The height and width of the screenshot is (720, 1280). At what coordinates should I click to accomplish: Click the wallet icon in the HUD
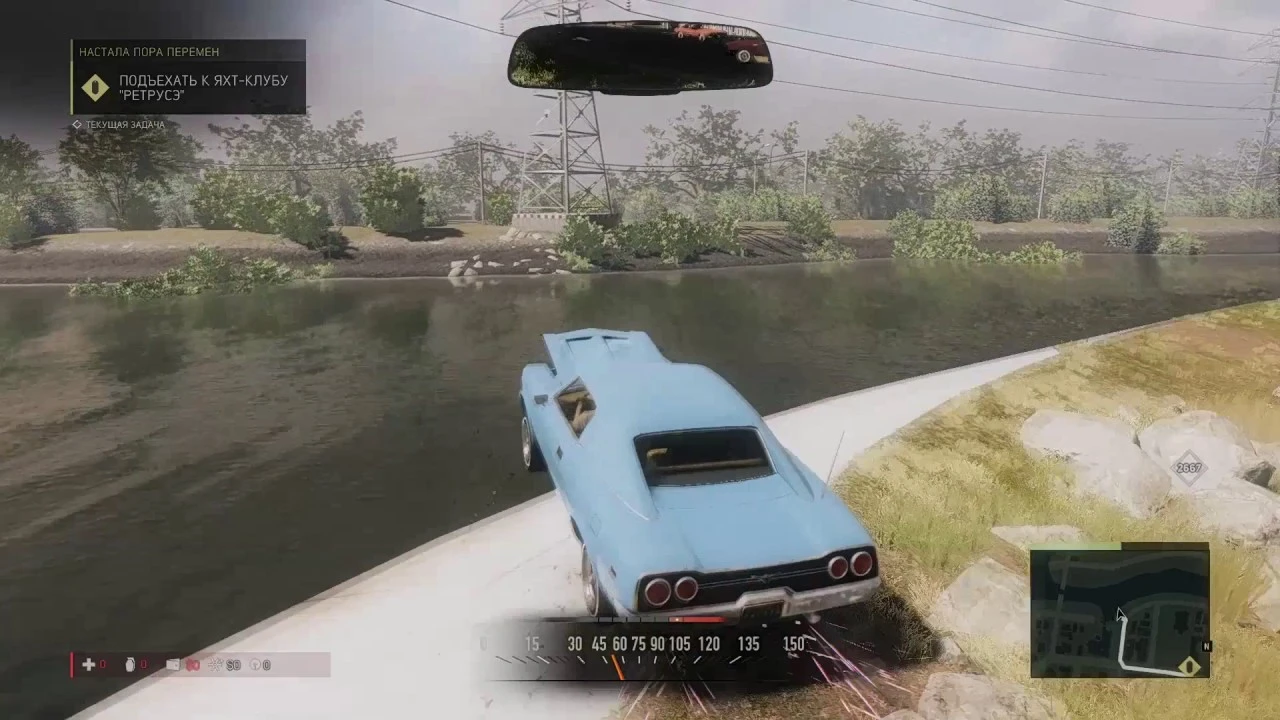173,664
